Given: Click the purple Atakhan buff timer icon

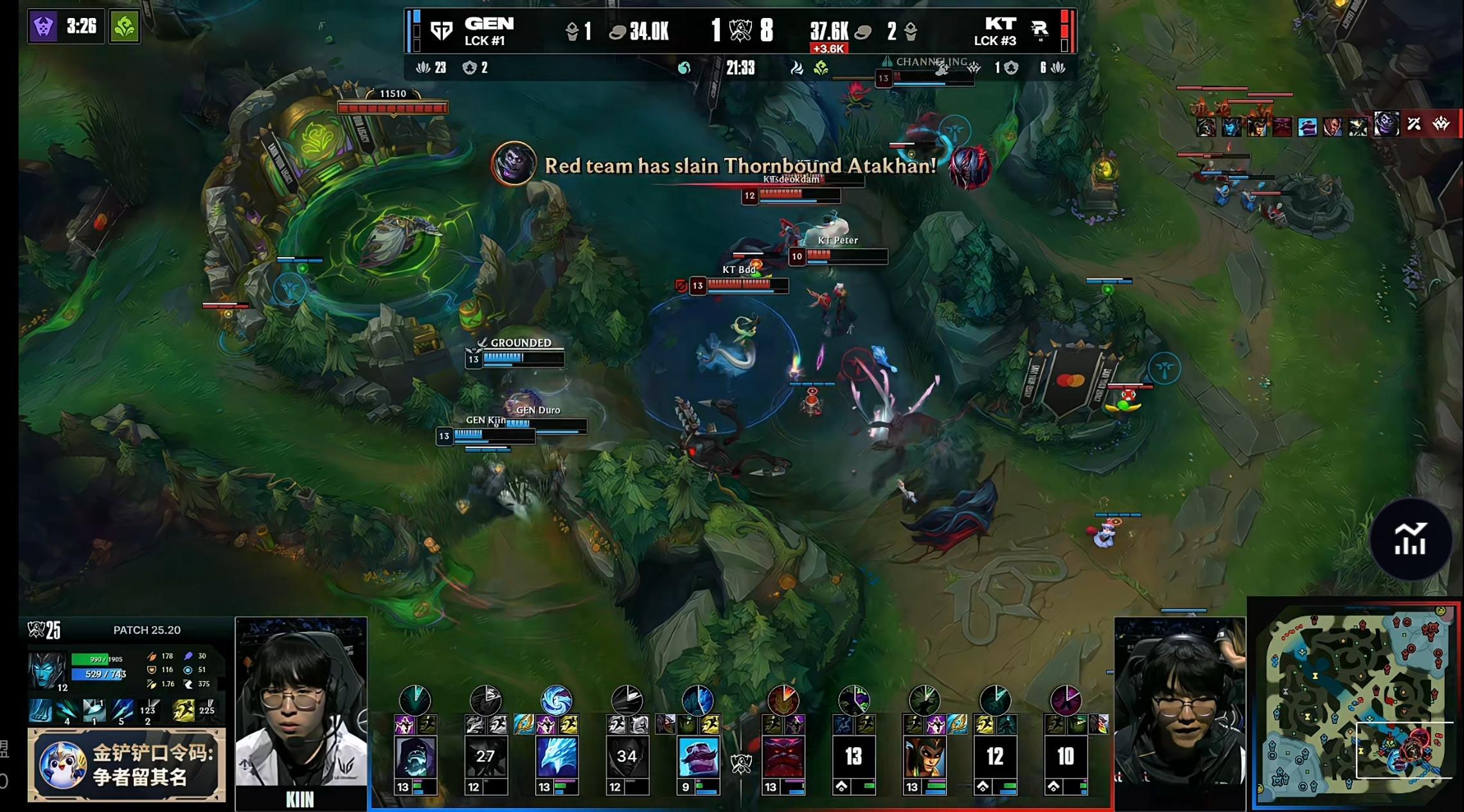Looking at the screenshot, I should pyautogui.click(x=43, y=26).
